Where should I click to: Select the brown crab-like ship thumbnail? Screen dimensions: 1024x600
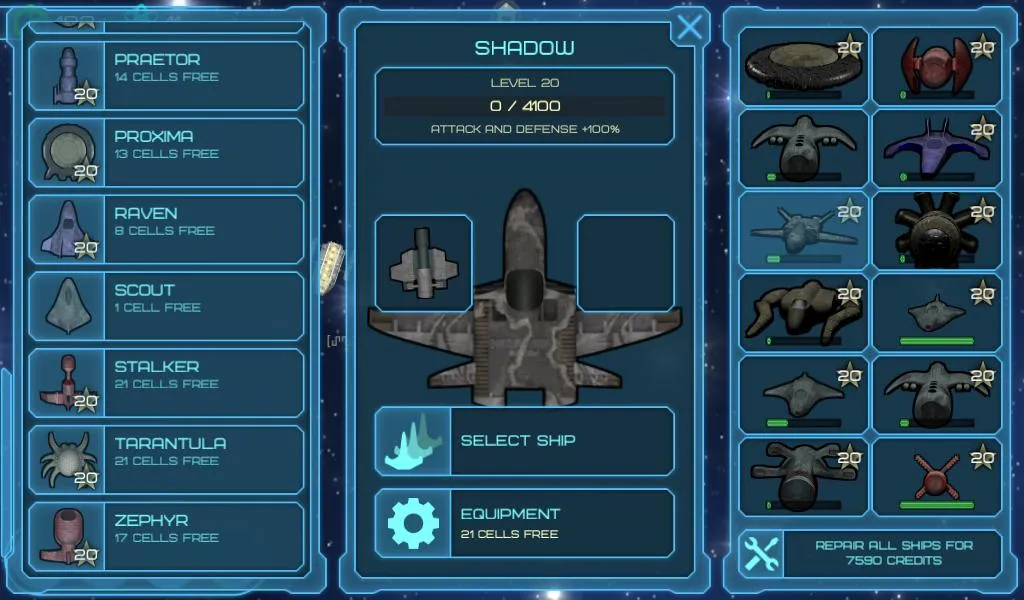804,312
